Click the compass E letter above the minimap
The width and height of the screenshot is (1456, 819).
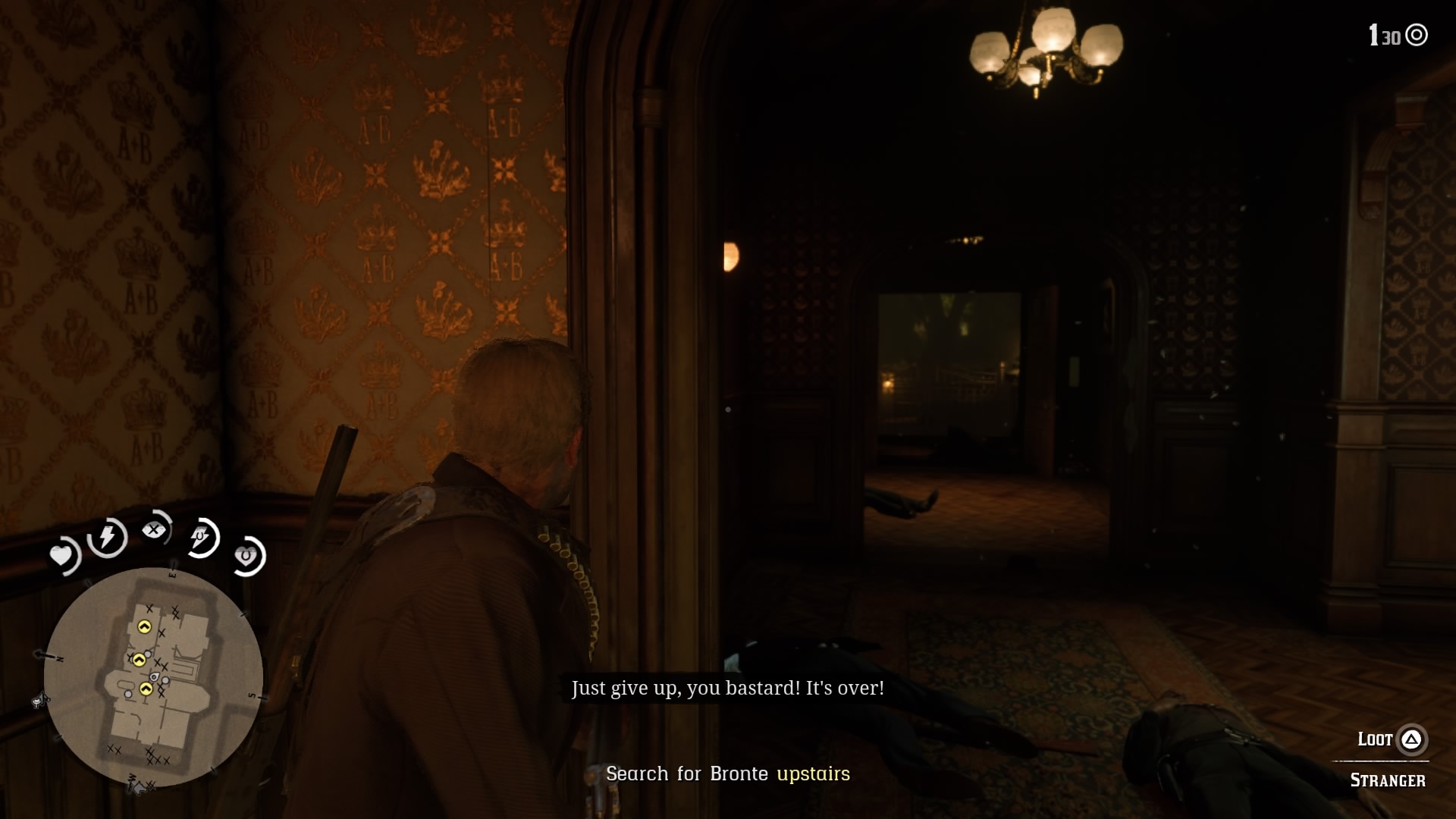pyautogui.click(x=172, y=574)
